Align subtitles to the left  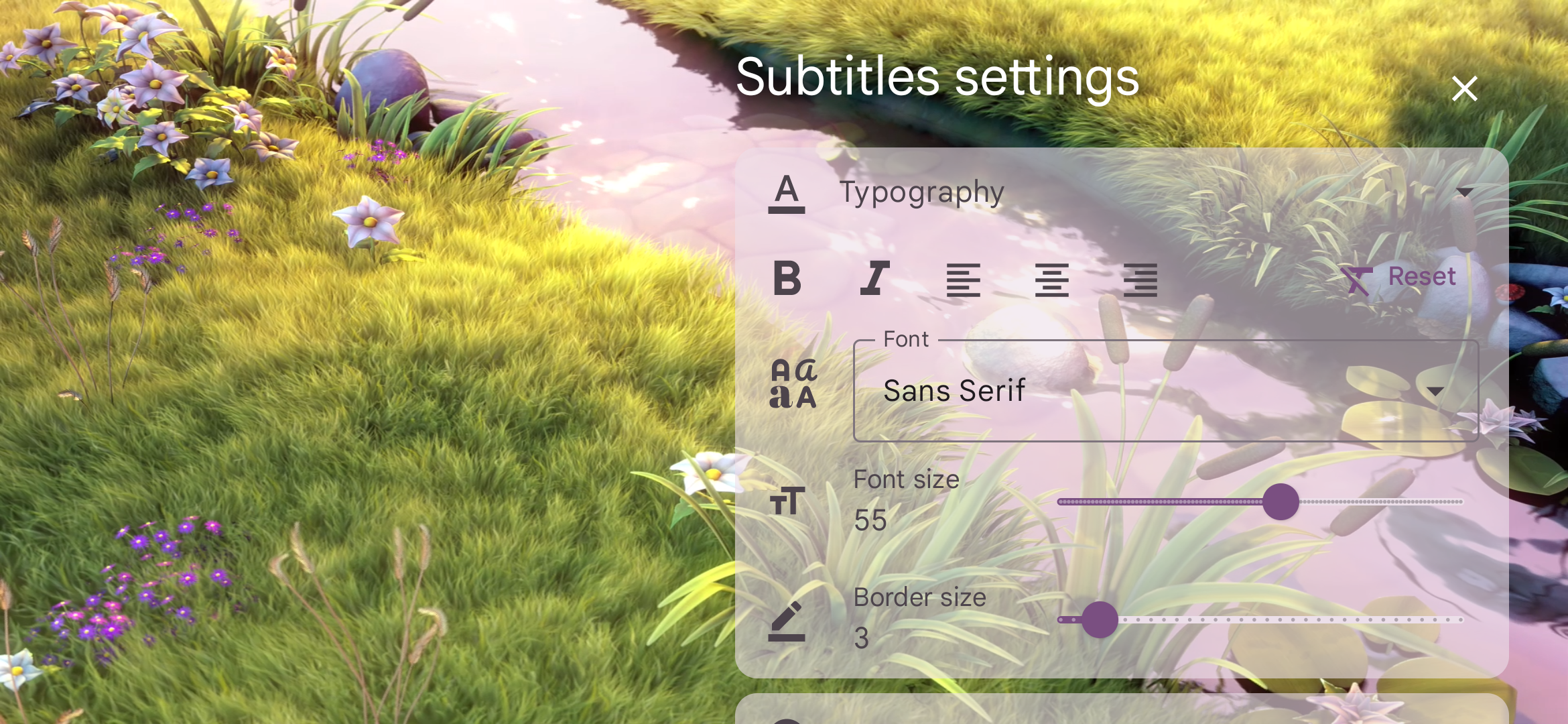(x=964, y=280)
